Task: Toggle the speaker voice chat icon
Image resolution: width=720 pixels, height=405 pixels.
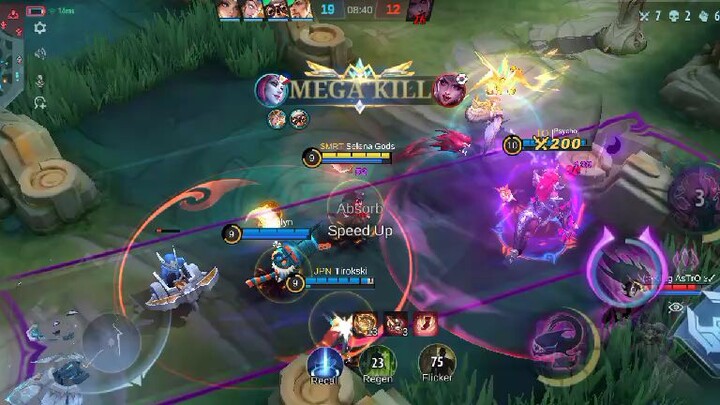Action: click(x=40, y=56)
